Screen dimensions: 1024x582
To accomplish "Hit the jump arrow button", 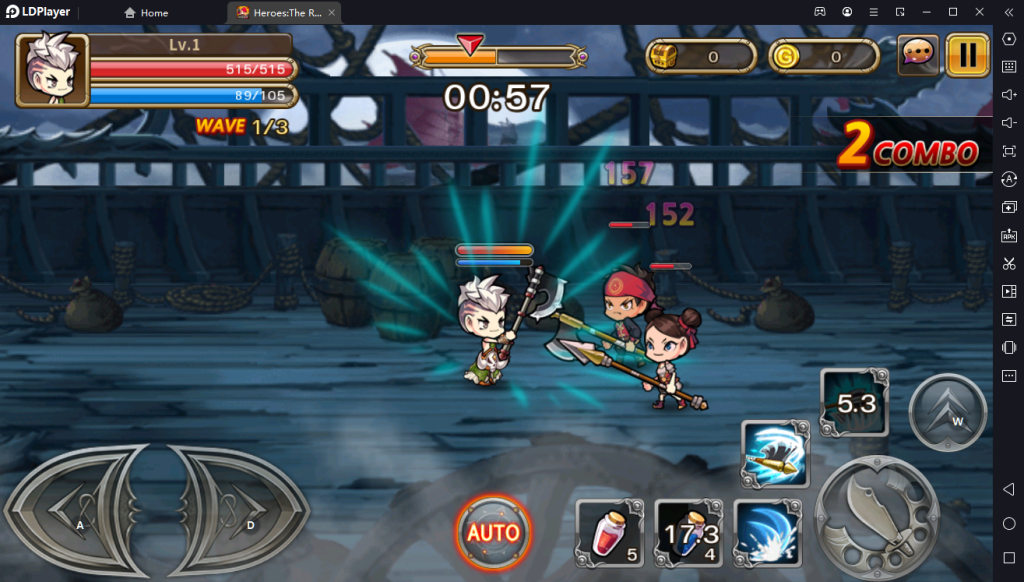I will 947,412.
